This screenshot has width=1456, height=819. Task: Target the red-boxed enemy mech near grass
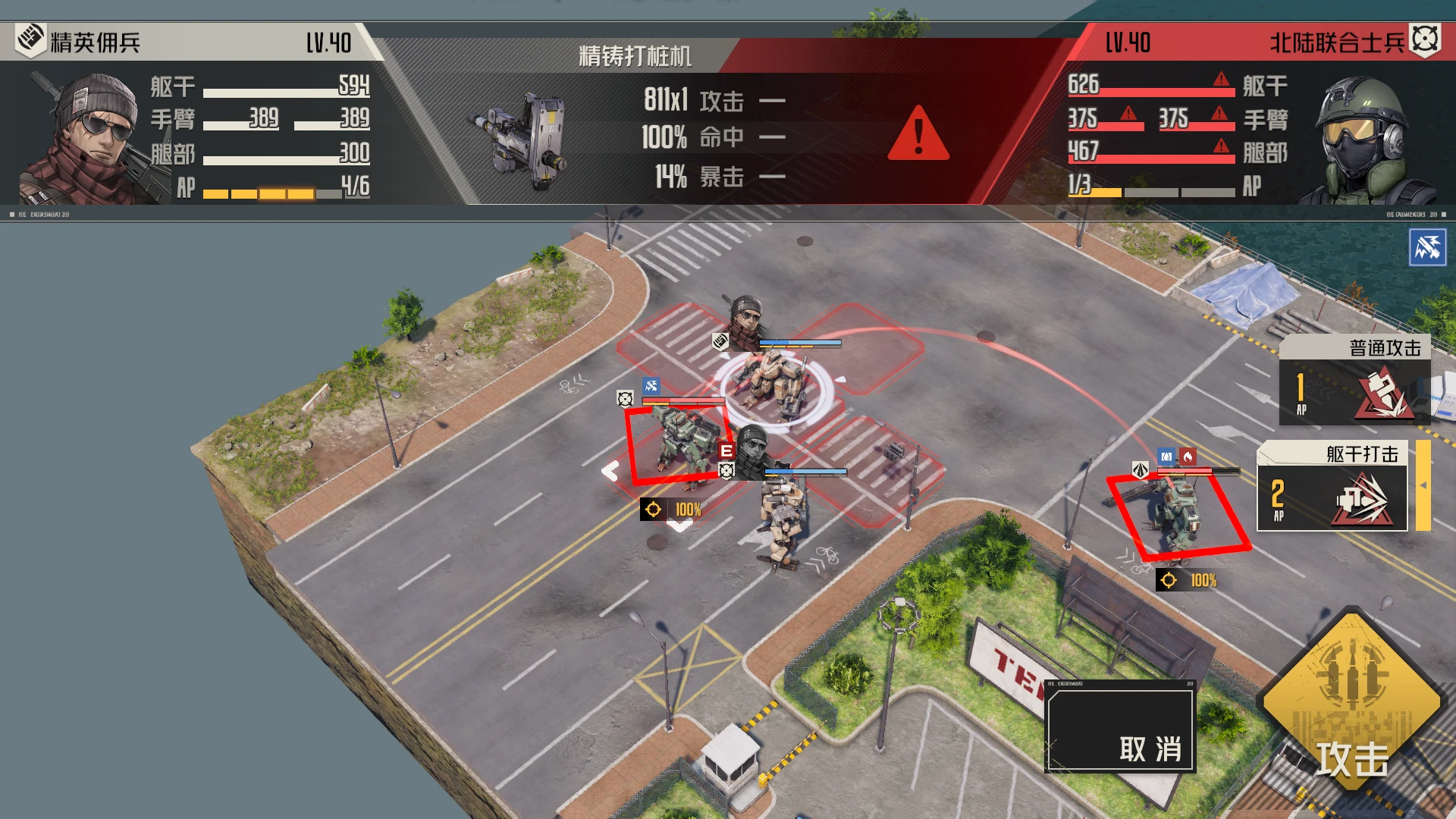(x=1177, y=516)
